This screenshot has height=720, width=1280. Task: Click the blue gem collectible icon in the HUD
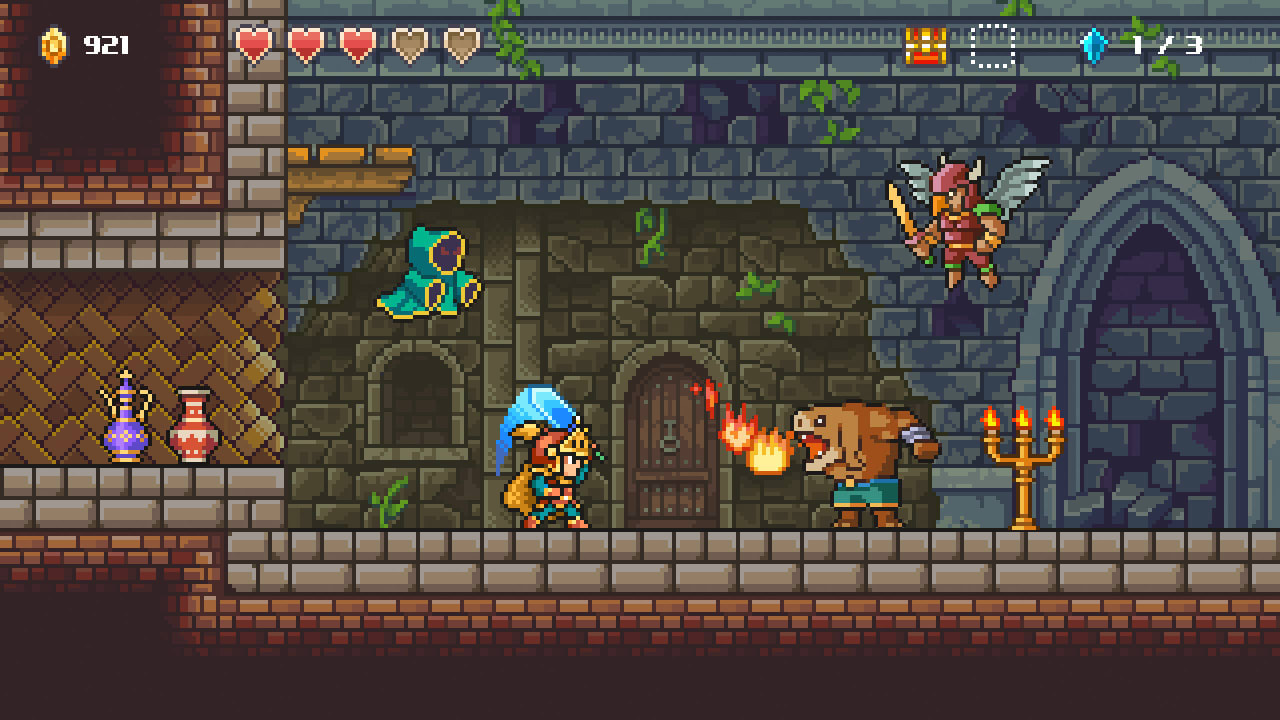tap(1094, 44)
